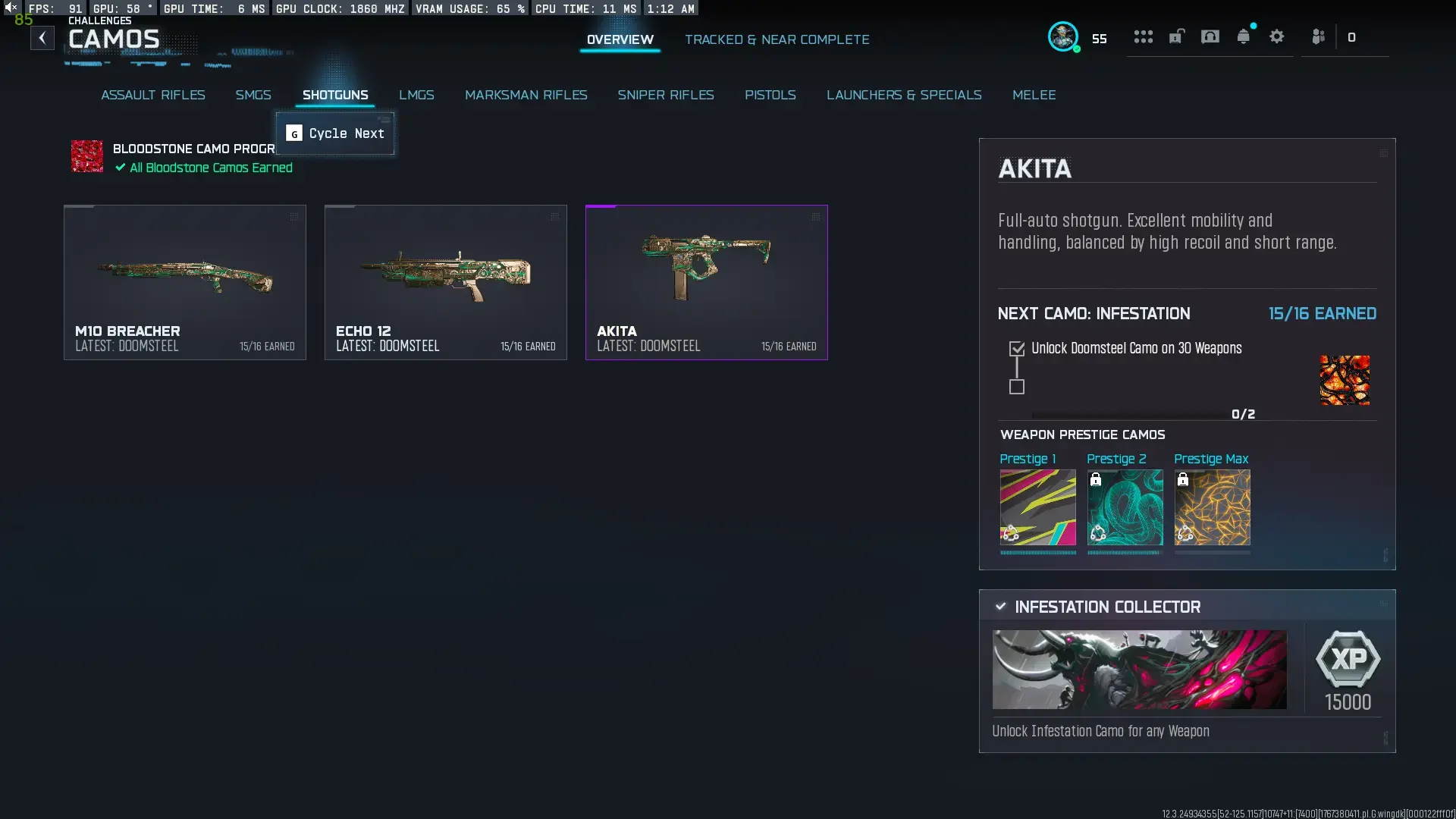Open the Settings gear icon
This screenshot has height=819, width=1456.
(1277, 36)
